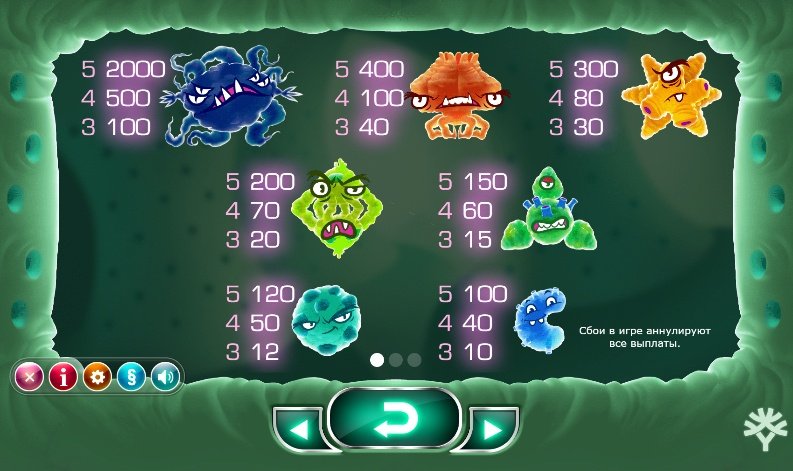Screen dimensions: 793x471
Task: Advance to the next paytable page
Action: pyautogui.click(x=490, y=430)
